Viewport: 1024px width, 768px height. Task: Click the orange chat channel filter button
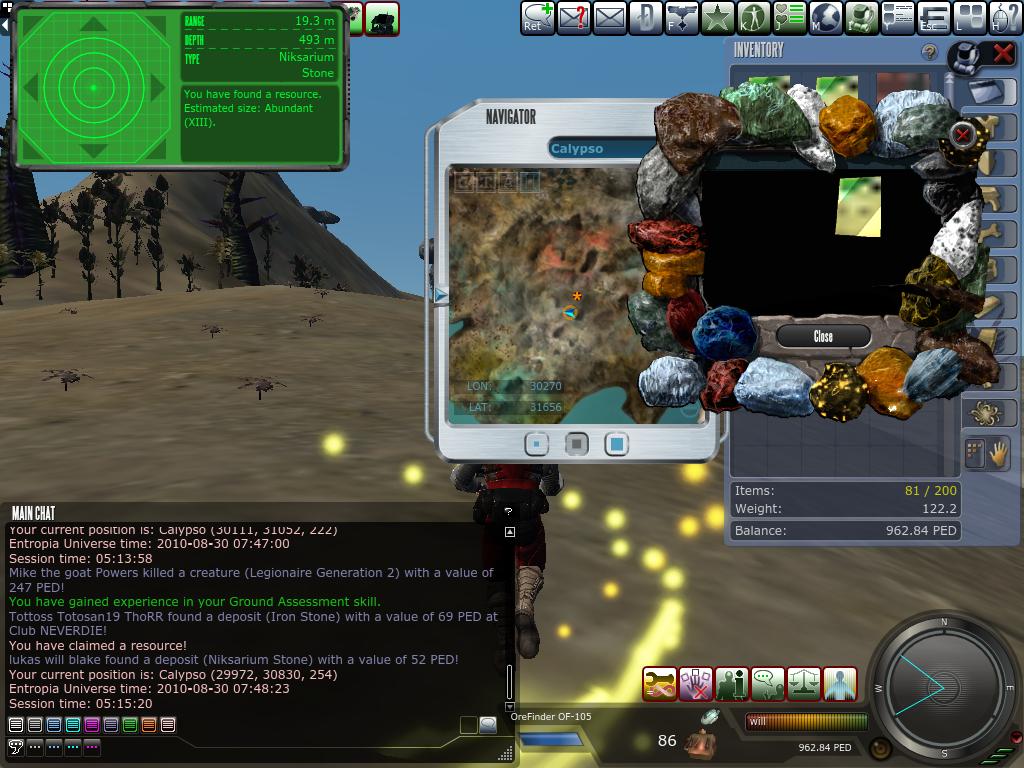[x=149, y=725]
